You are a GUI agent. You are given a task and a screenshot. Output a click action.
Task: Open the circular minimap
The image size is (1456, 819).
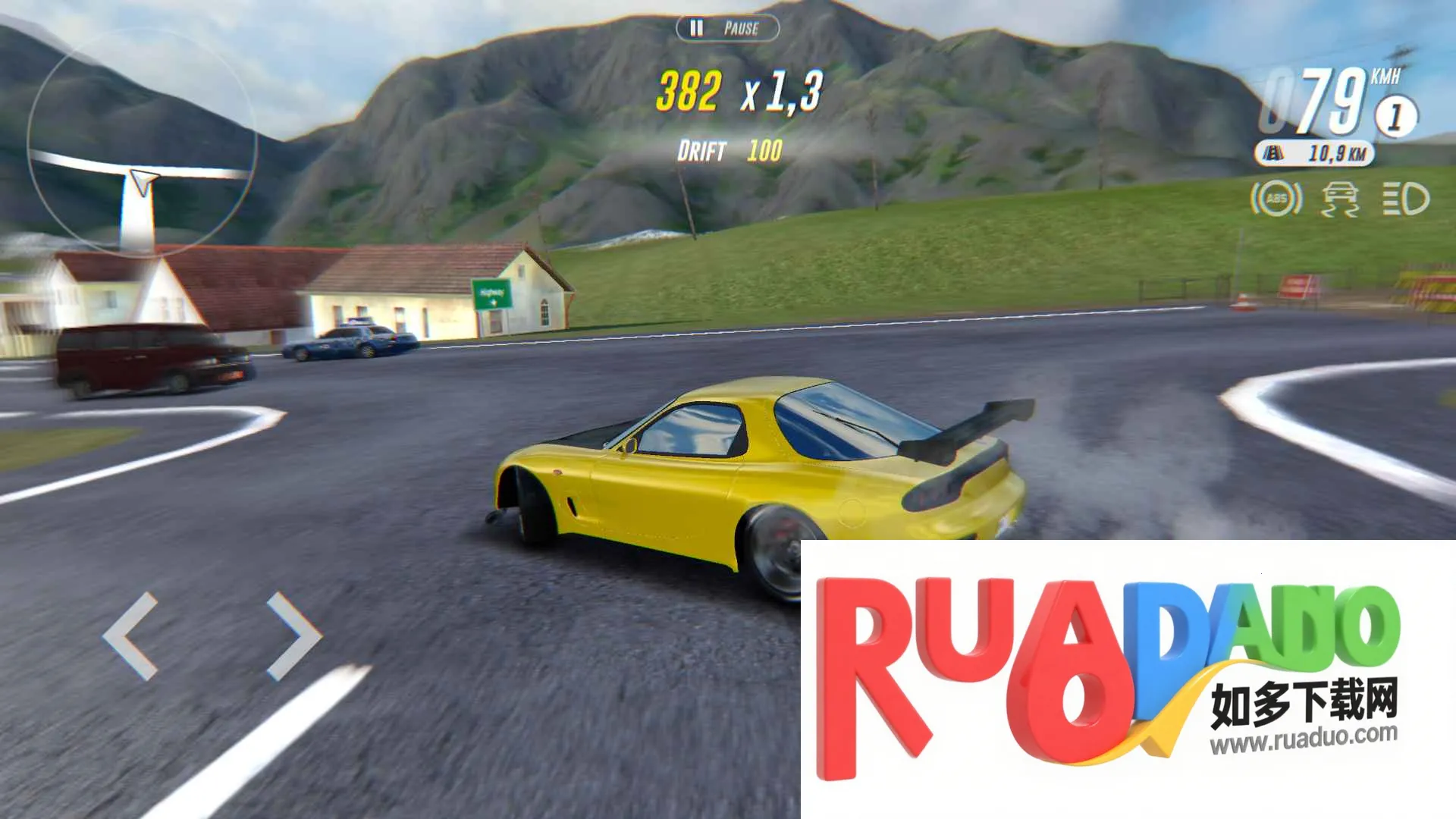click(x=142, y=144)
